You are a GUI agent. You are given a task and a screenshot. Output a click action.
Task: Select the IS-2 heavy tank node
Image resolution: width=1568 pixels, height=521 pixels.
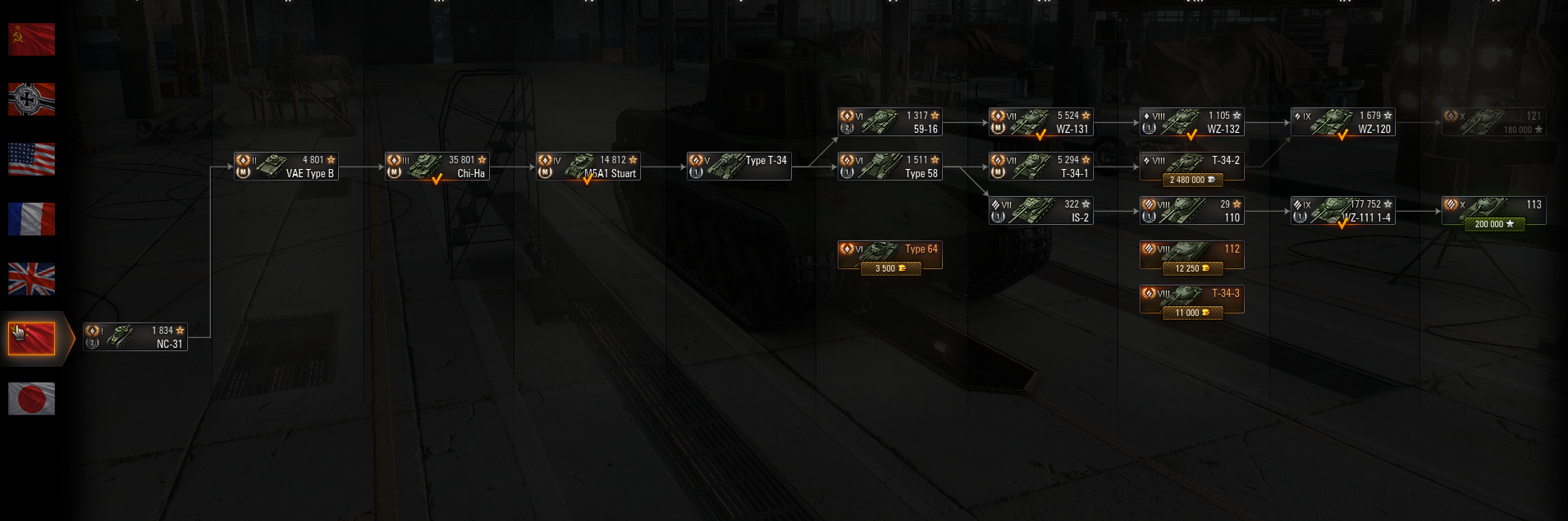(x=1040, y=211)
